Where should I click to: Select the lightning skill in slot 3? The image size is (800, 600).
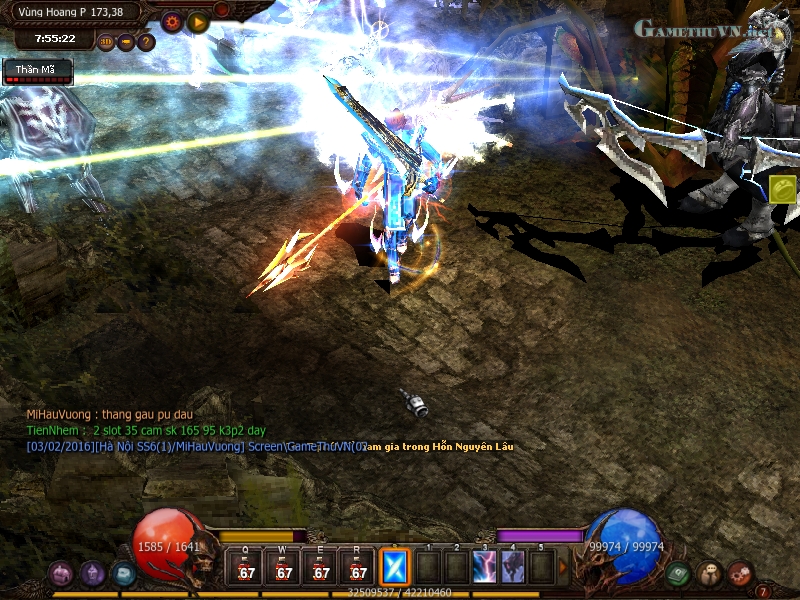pos(485,567)
